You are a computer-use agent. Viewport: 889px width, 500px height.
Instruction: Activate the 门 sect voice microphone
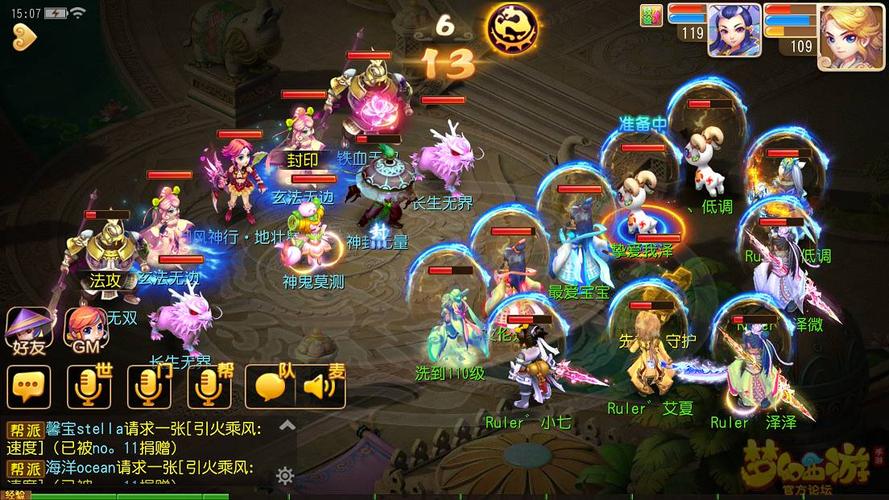click(147, 386)
